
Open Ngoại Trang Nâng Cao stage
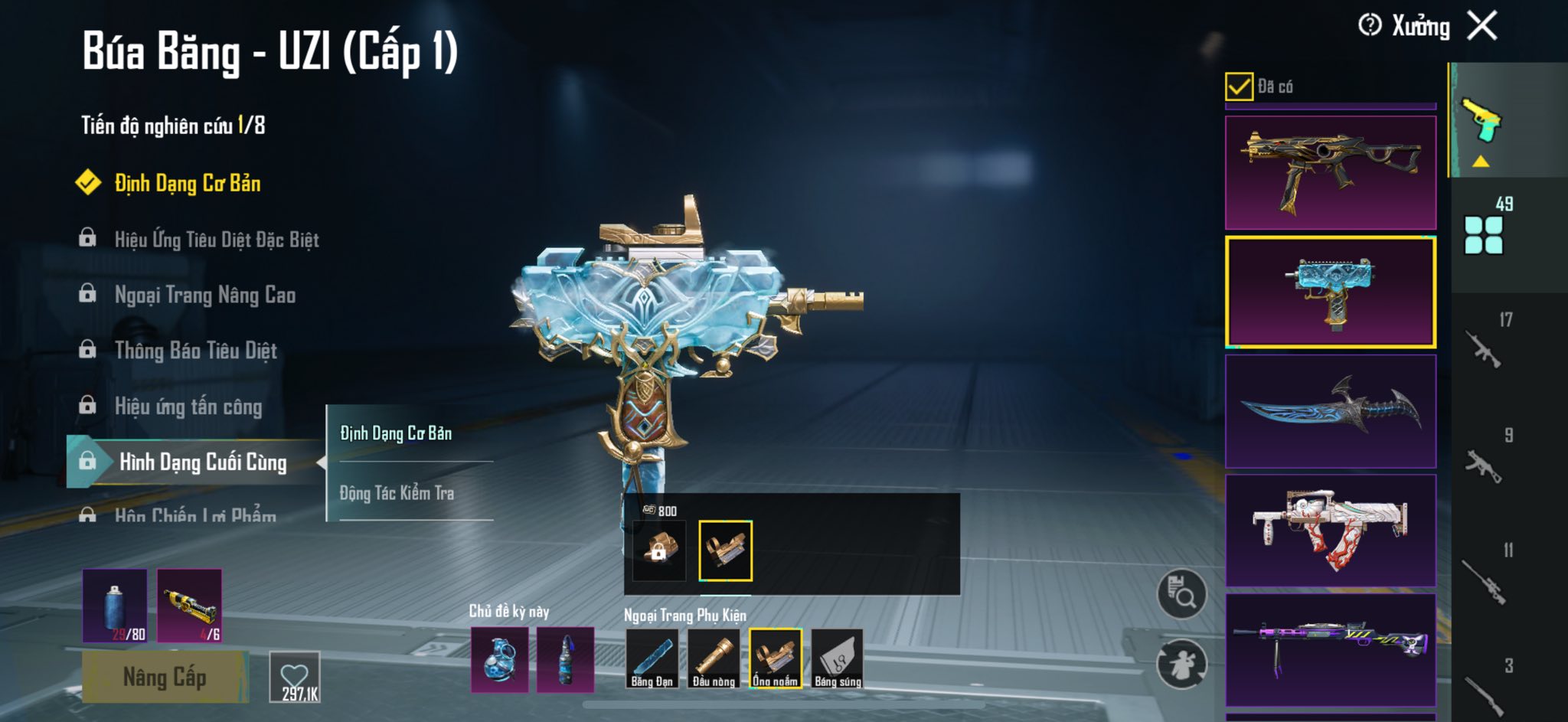click(204, 295)
